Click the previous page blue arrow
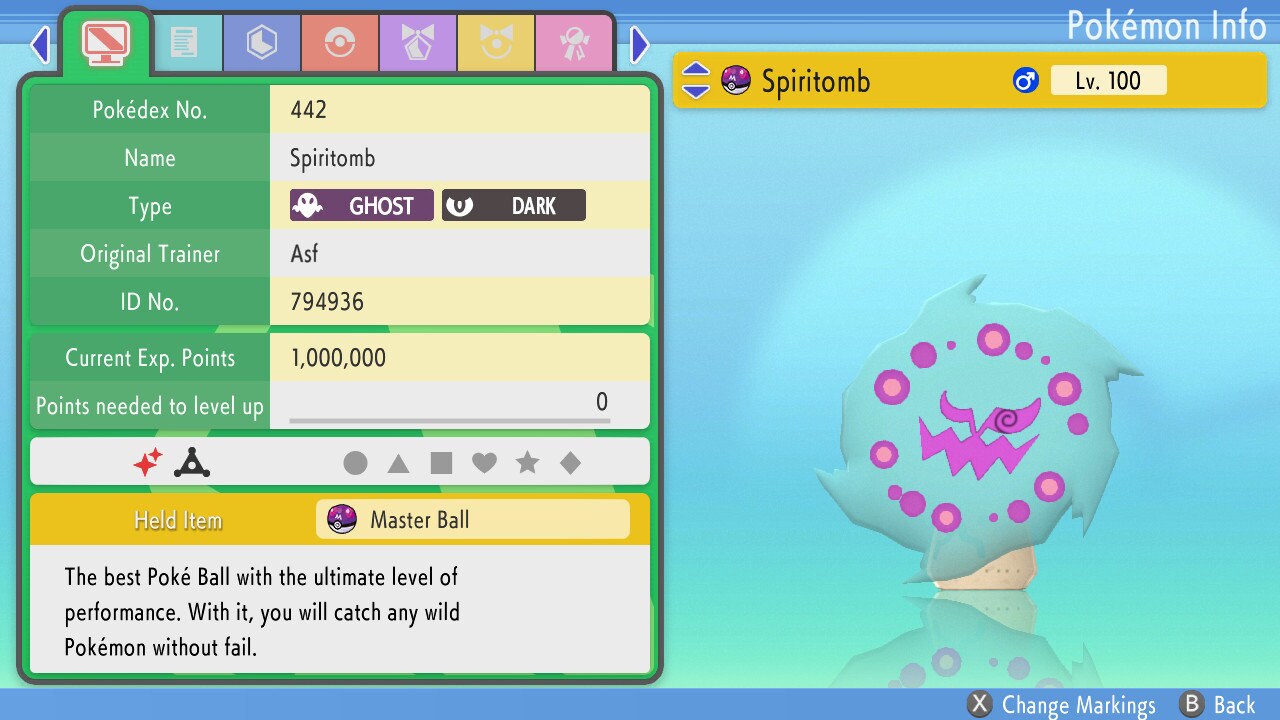 click(x=40, y=43)
